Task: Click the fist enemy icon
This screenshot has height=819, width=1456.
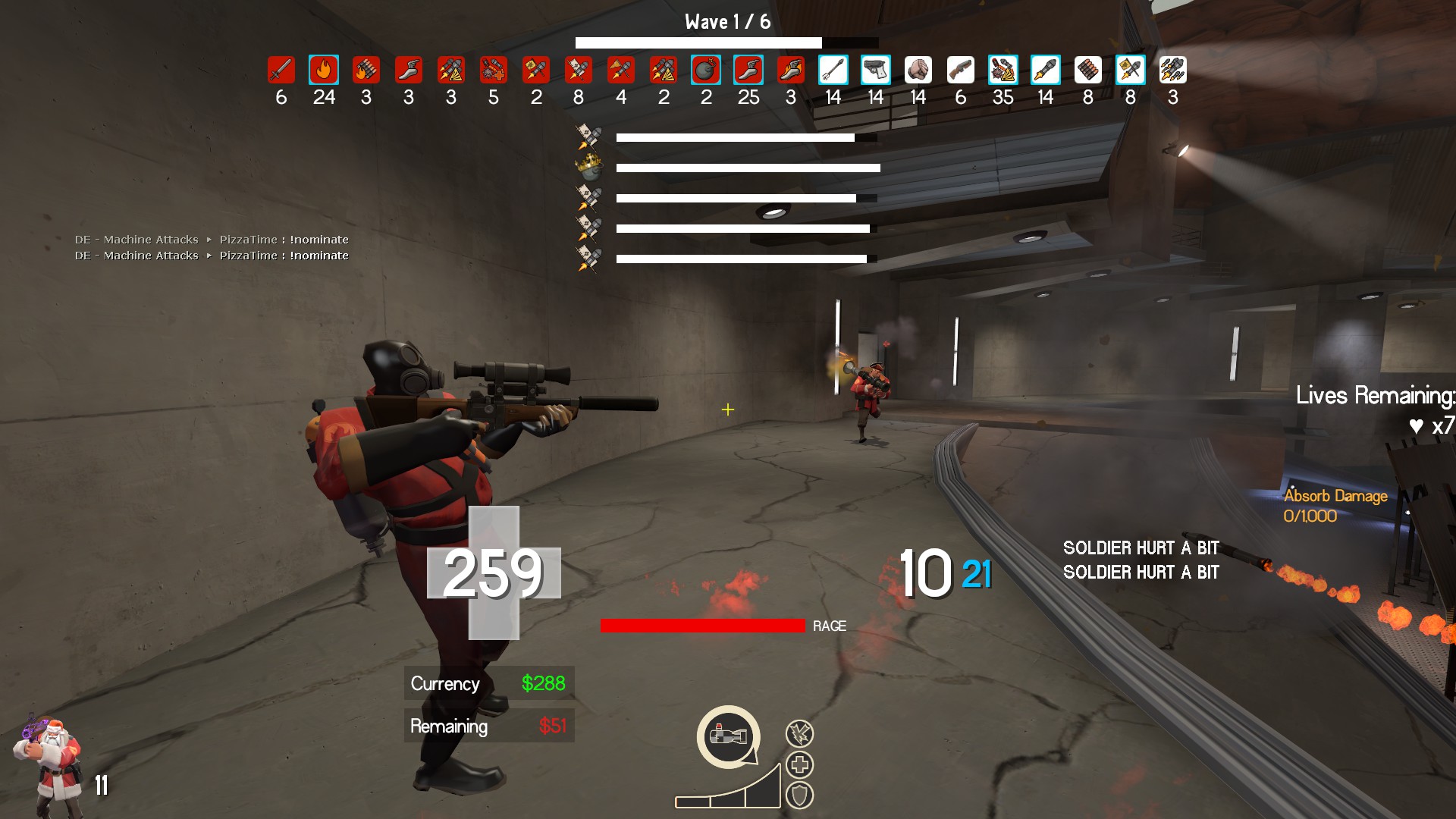Action: tap(918, 70)
